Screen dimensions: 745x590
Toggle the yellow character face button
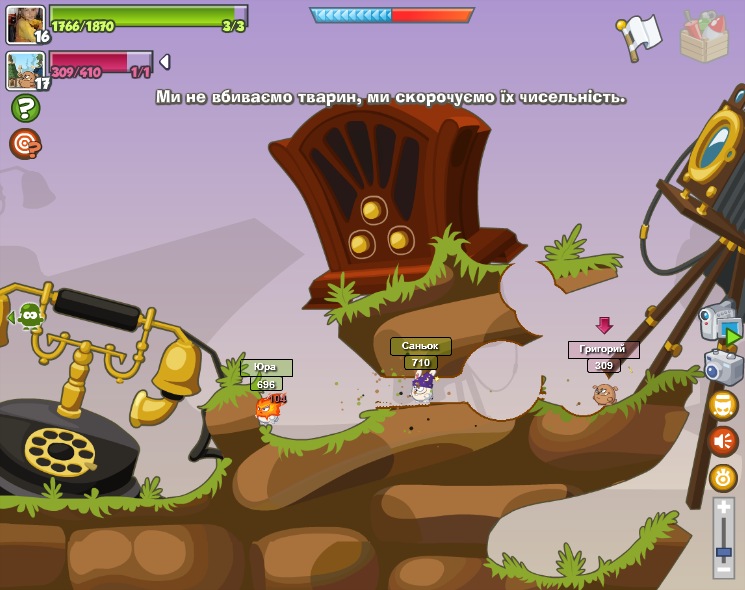[723, 405]
